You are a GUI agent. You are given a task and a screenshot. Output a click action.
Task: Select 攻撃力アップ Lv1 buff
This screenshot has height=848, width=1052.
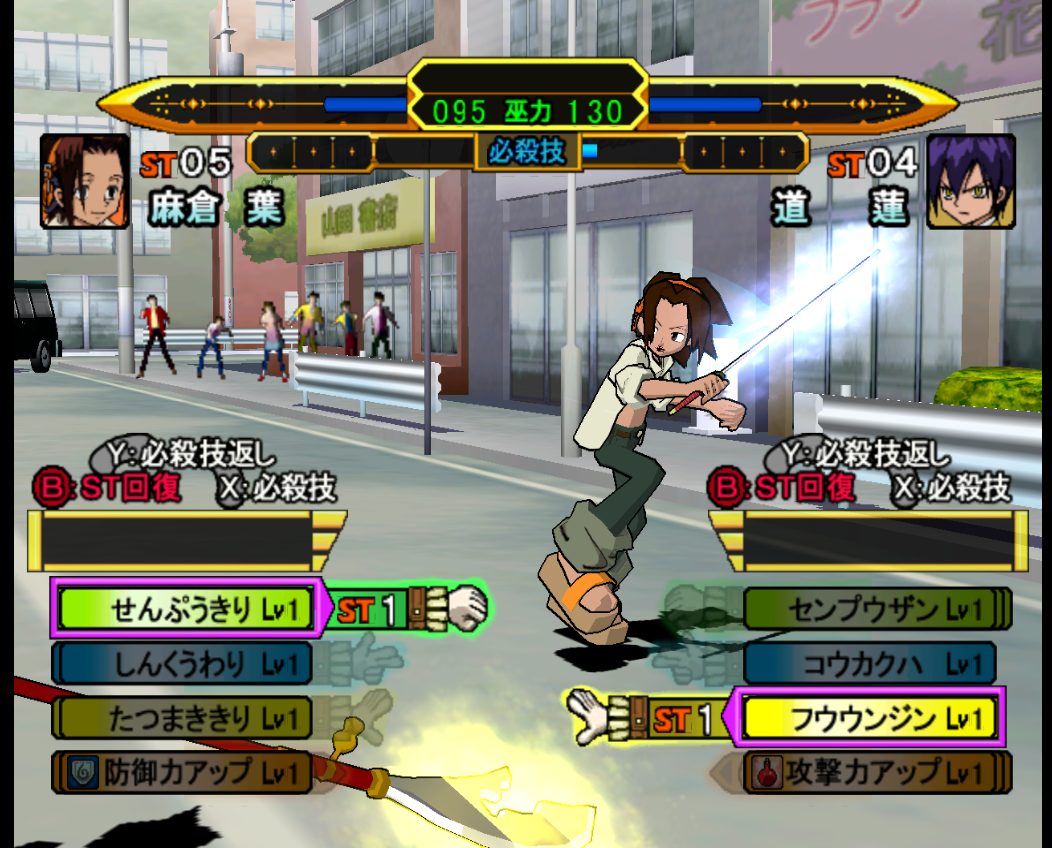[x=871, y=772]
